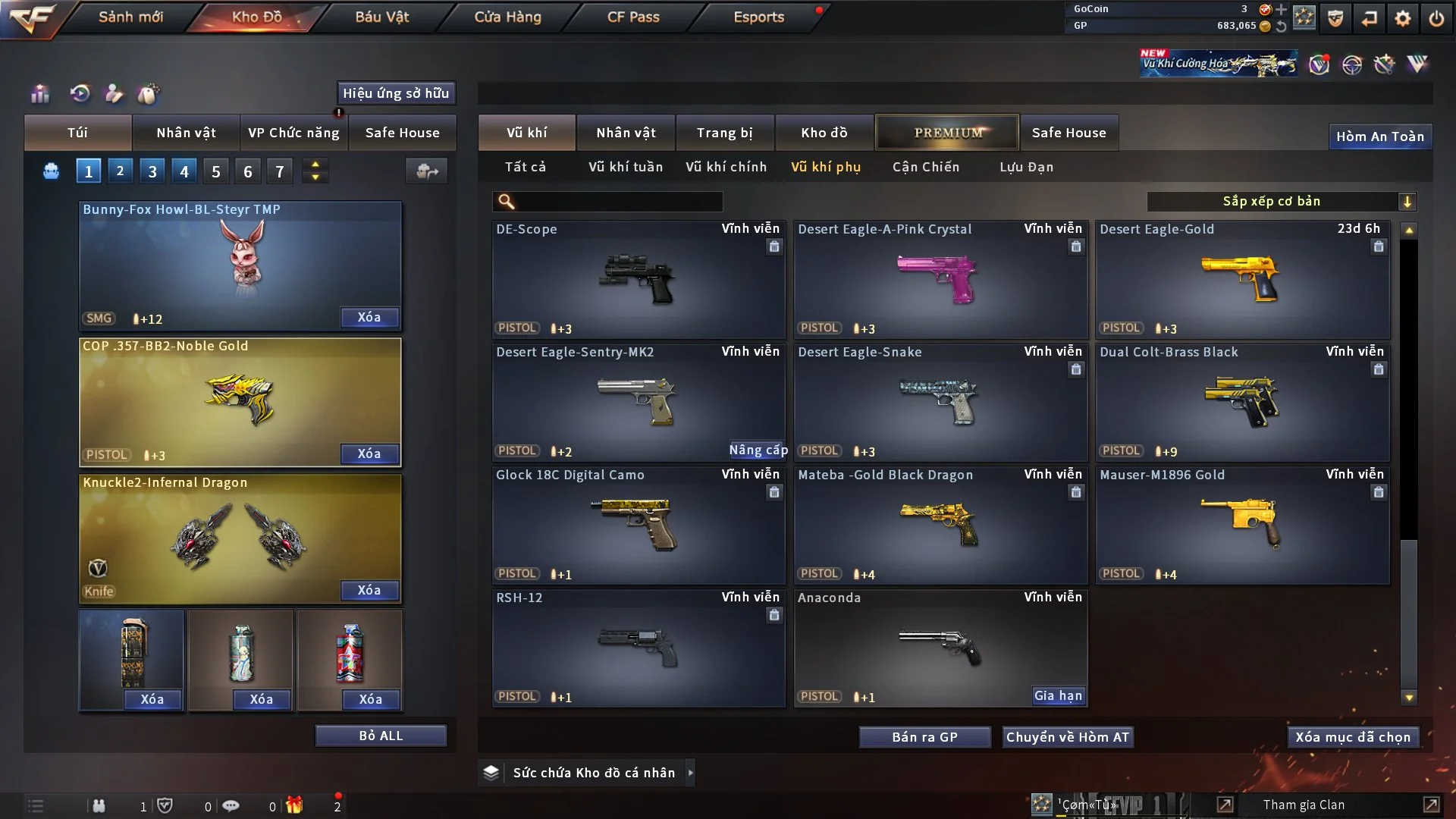Extend the Anaconda with Gia hạn
The height and width of the screenshot is (819, 1456).
[1058, 695]
